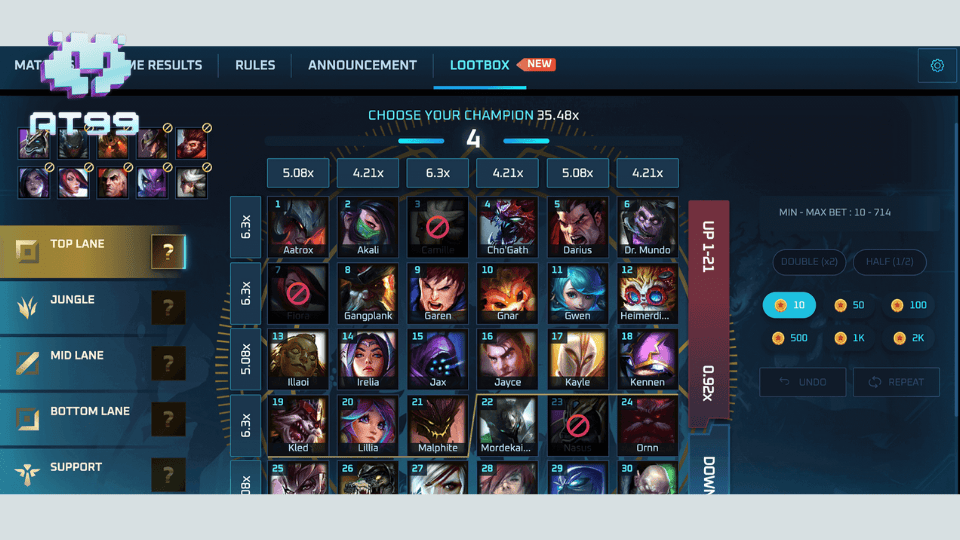This screenshot has height=540, width=960.
Task: Choose the Garen champion tile
Action: tap(438, 293)
